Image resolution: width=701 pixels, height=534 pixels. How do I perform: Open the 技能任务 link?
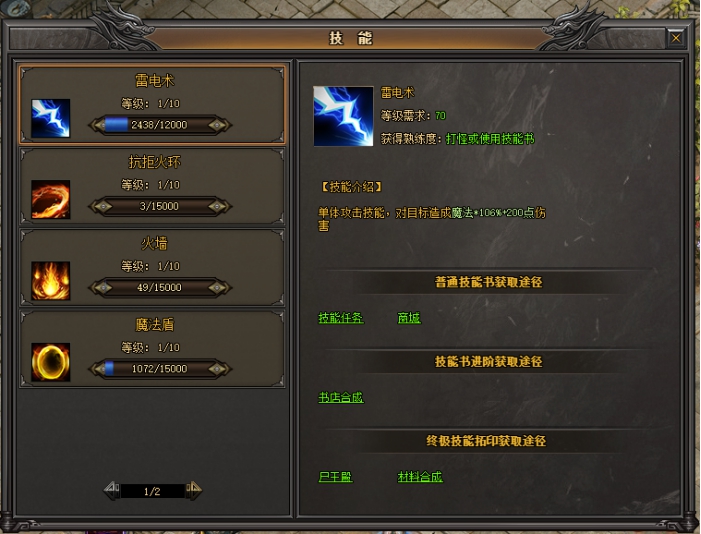[x=340, y=318]
